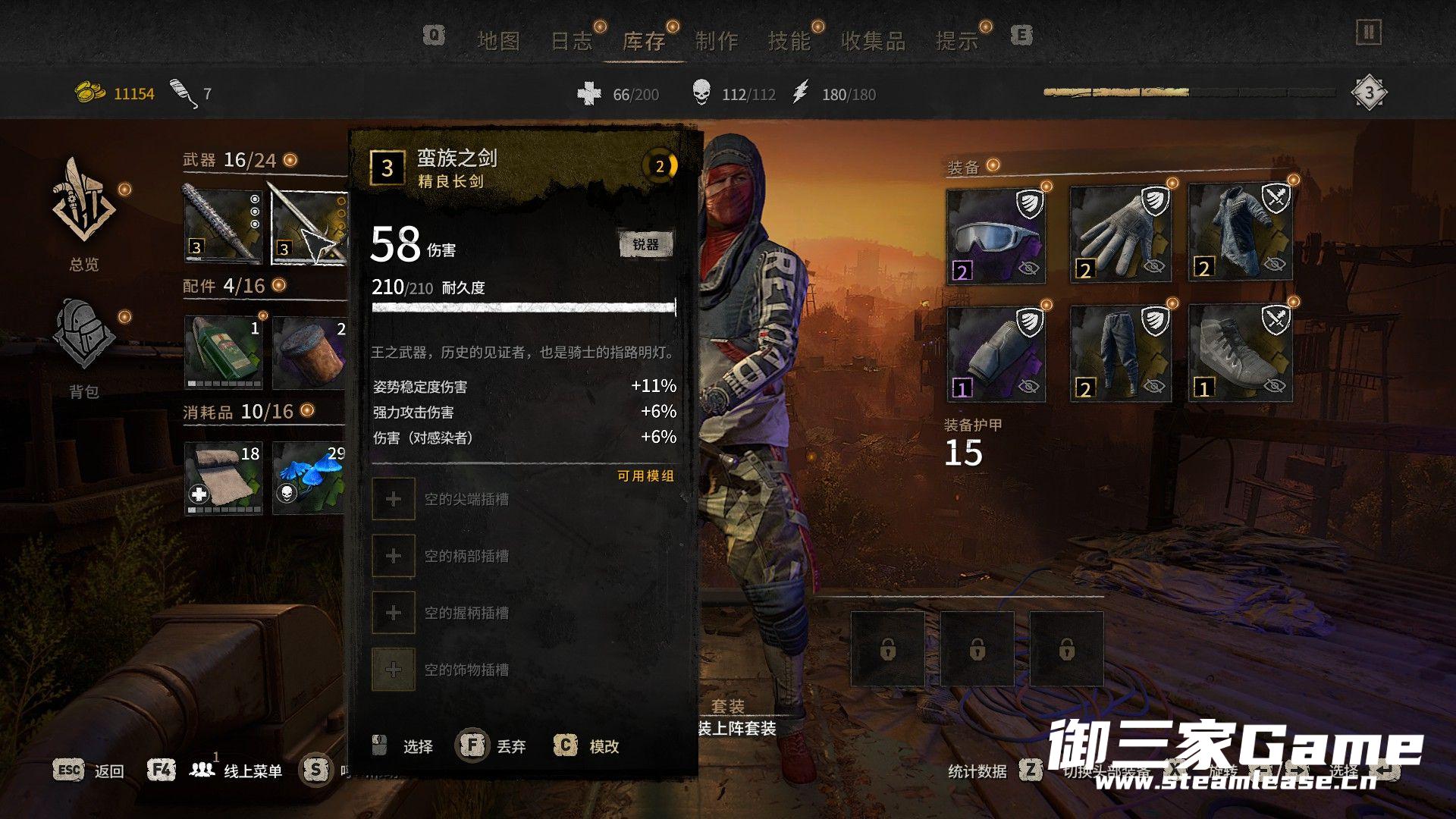The image size is (1456, 819).
Task: Select the equipped trousers slot
Action: coord(1119,353)
